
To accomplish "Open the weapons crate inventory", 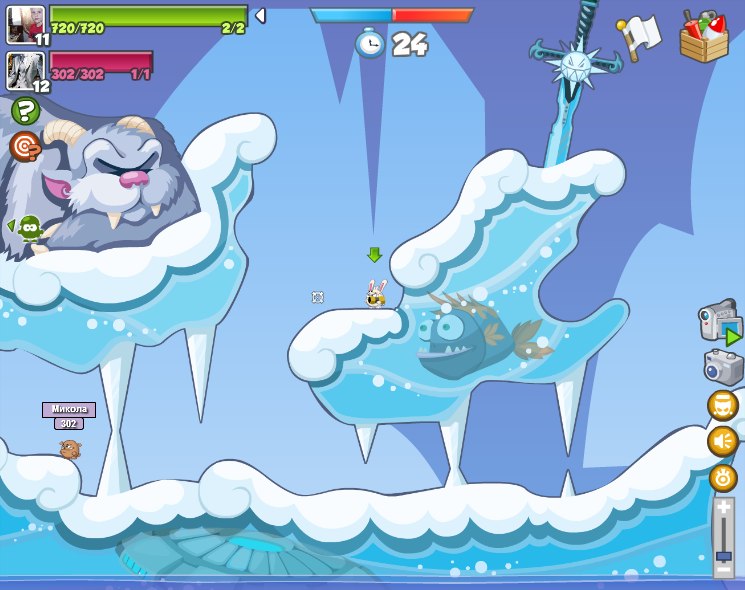I will (704, 37).
